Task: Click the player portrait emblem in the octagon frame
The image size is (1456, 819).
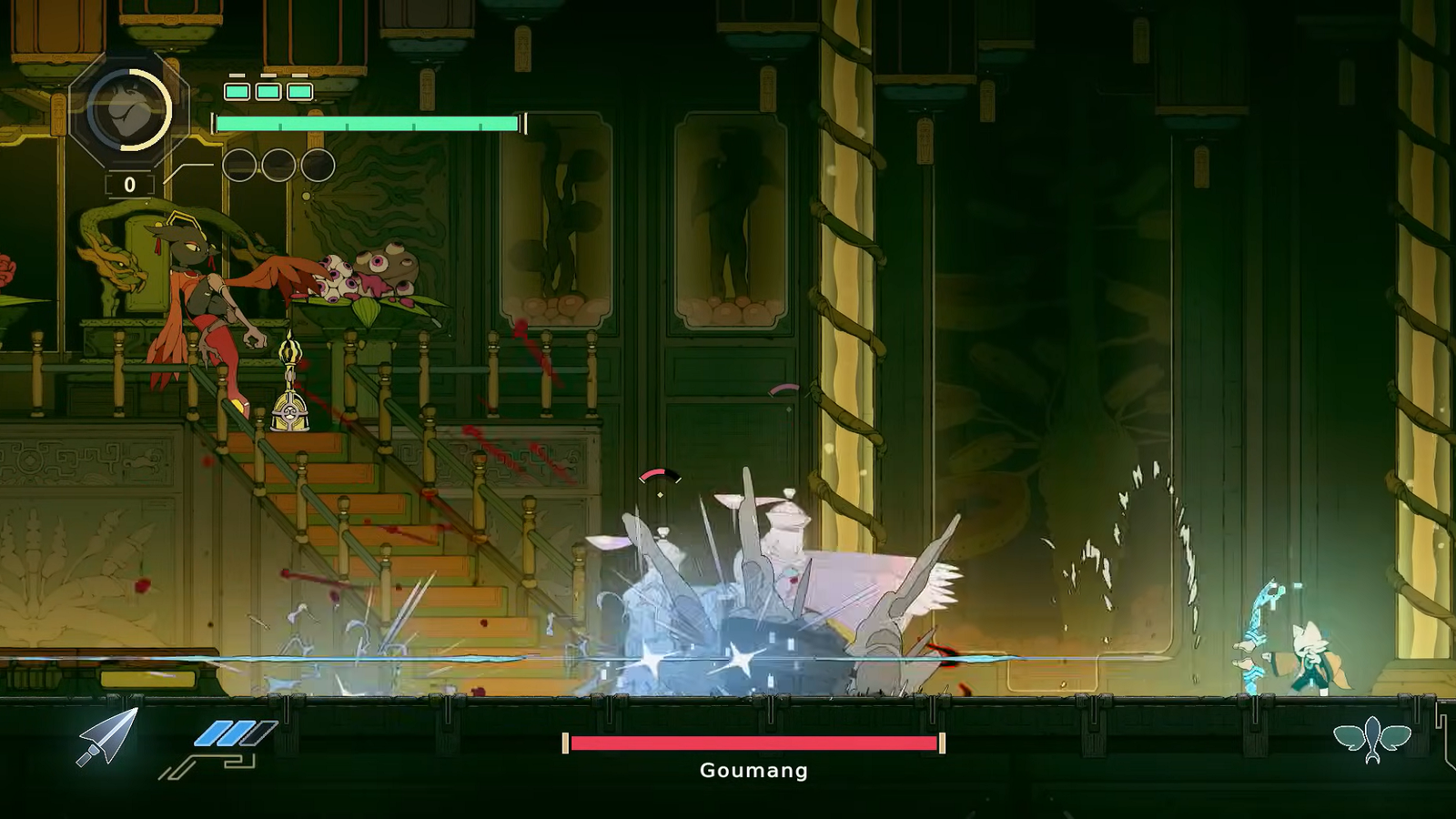Action: (127, 111)
